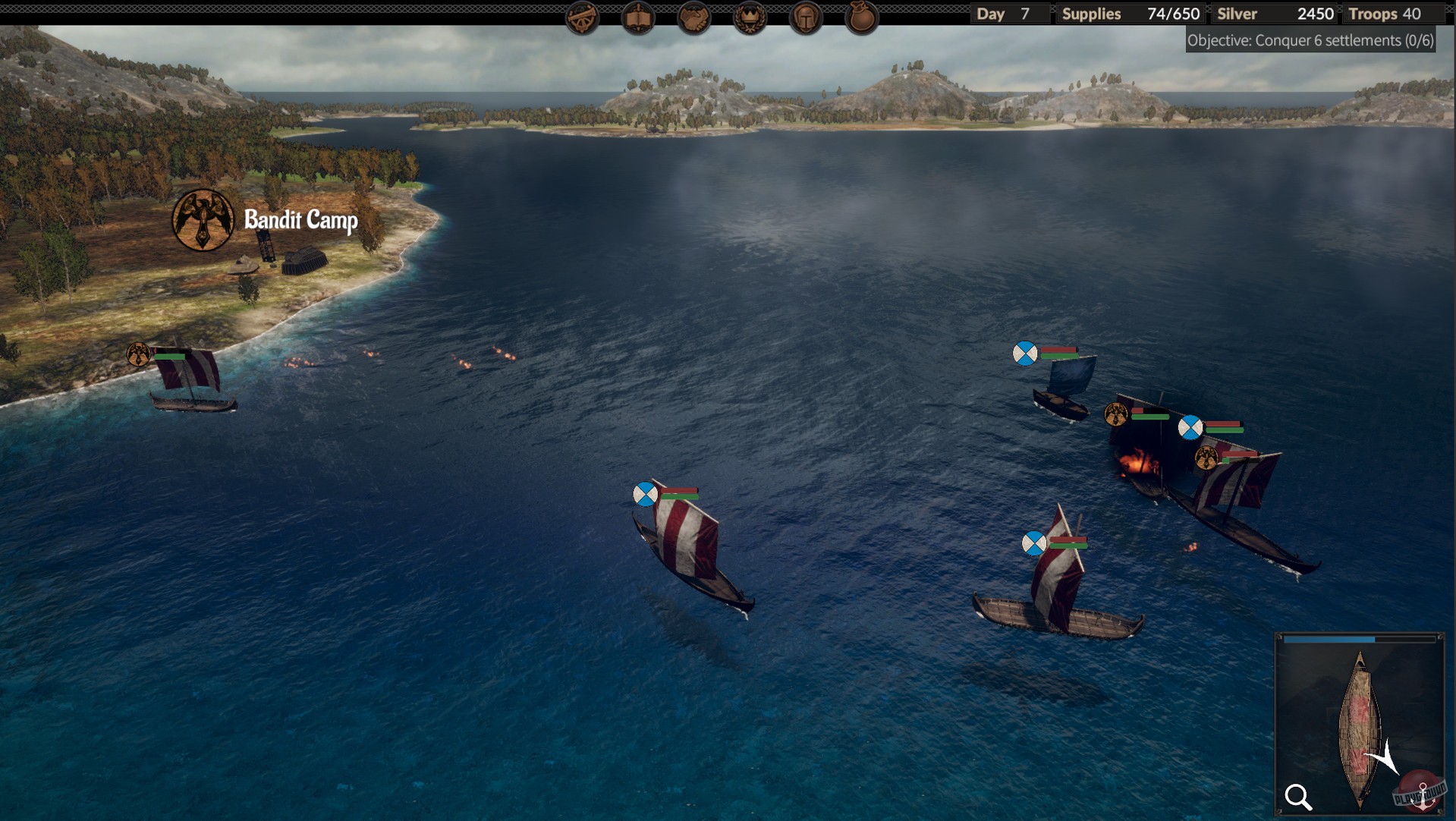This screenshot has height=821, width=1456.
Task: Click the magnifying glass in ship panel
Action: [1298, 797]
